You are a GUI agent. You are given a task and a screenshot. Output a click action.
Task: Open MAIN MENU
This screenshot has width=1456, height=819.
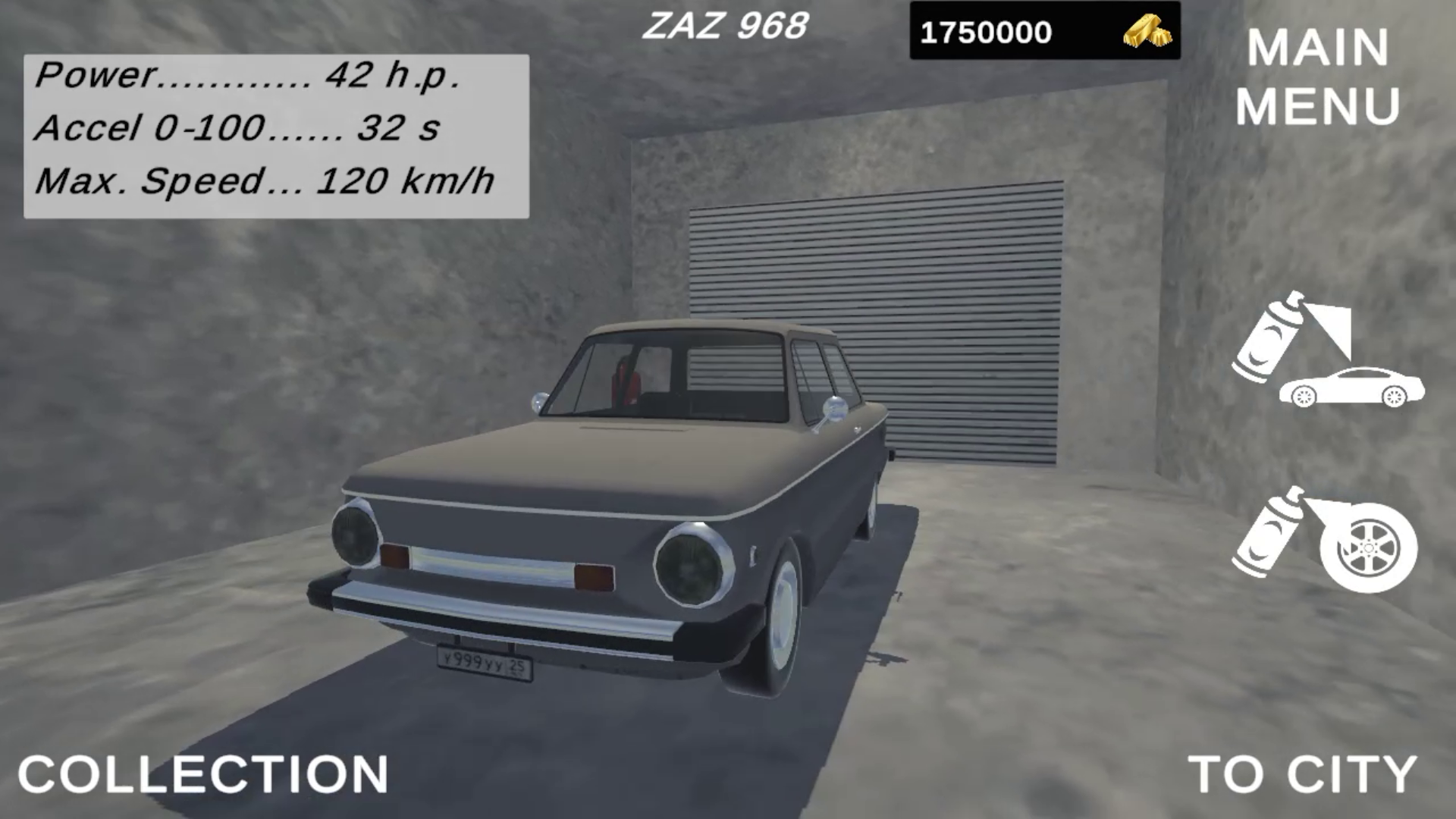pyautogui.click(x=1316, y=77)
